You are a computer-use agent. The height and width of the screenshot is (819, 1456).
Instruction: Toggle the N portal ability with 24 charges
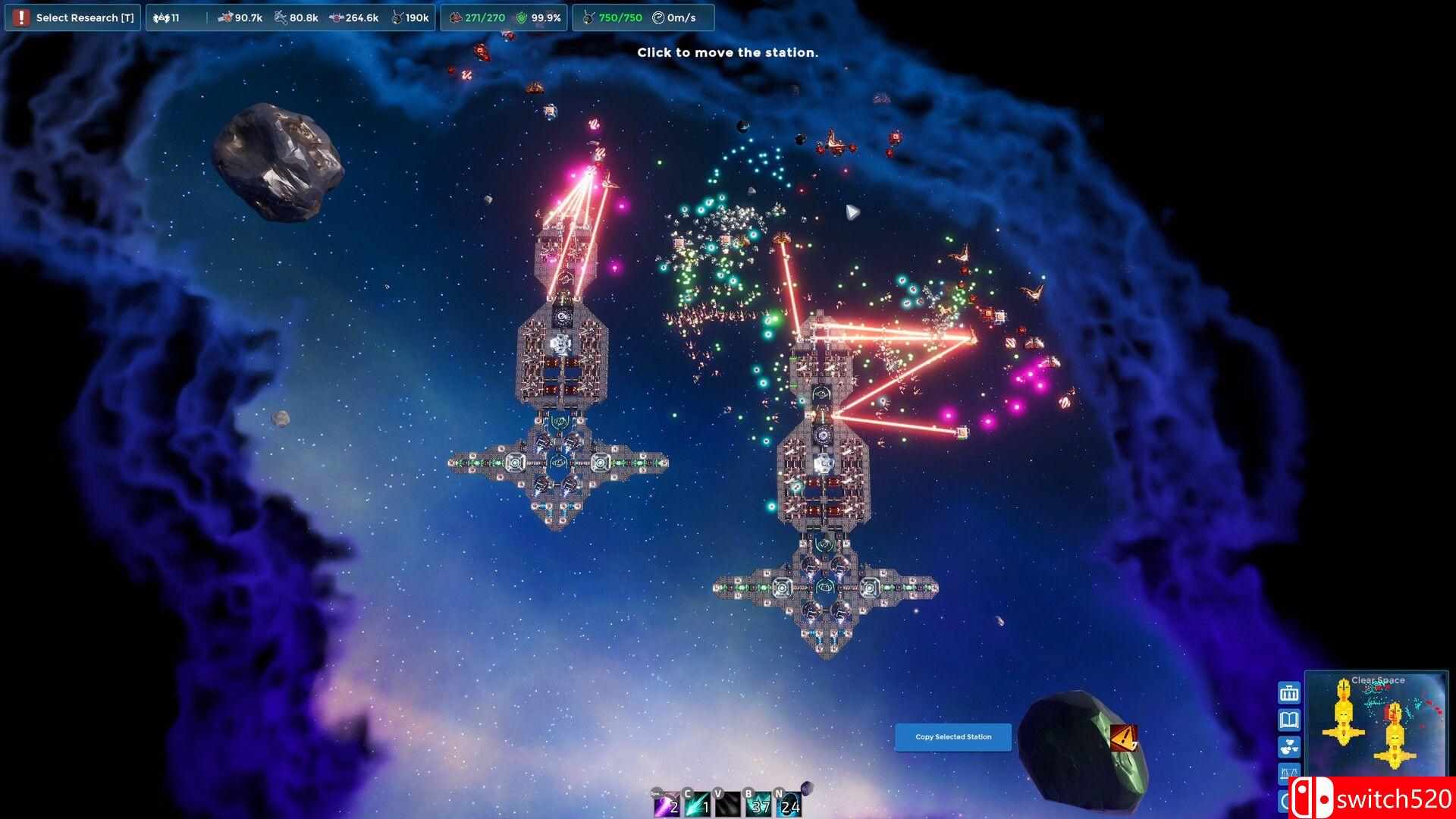[787, 804]
